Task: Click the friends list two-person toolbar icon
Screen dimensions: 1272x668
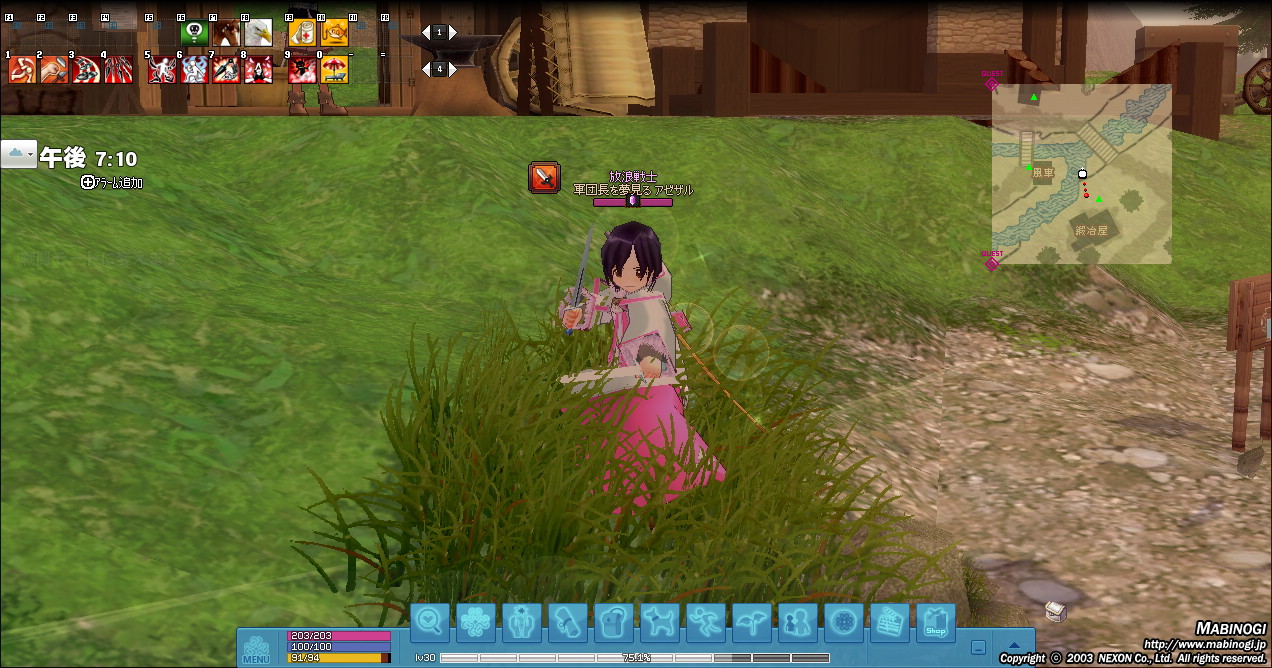Action: [x=797, y=623]
